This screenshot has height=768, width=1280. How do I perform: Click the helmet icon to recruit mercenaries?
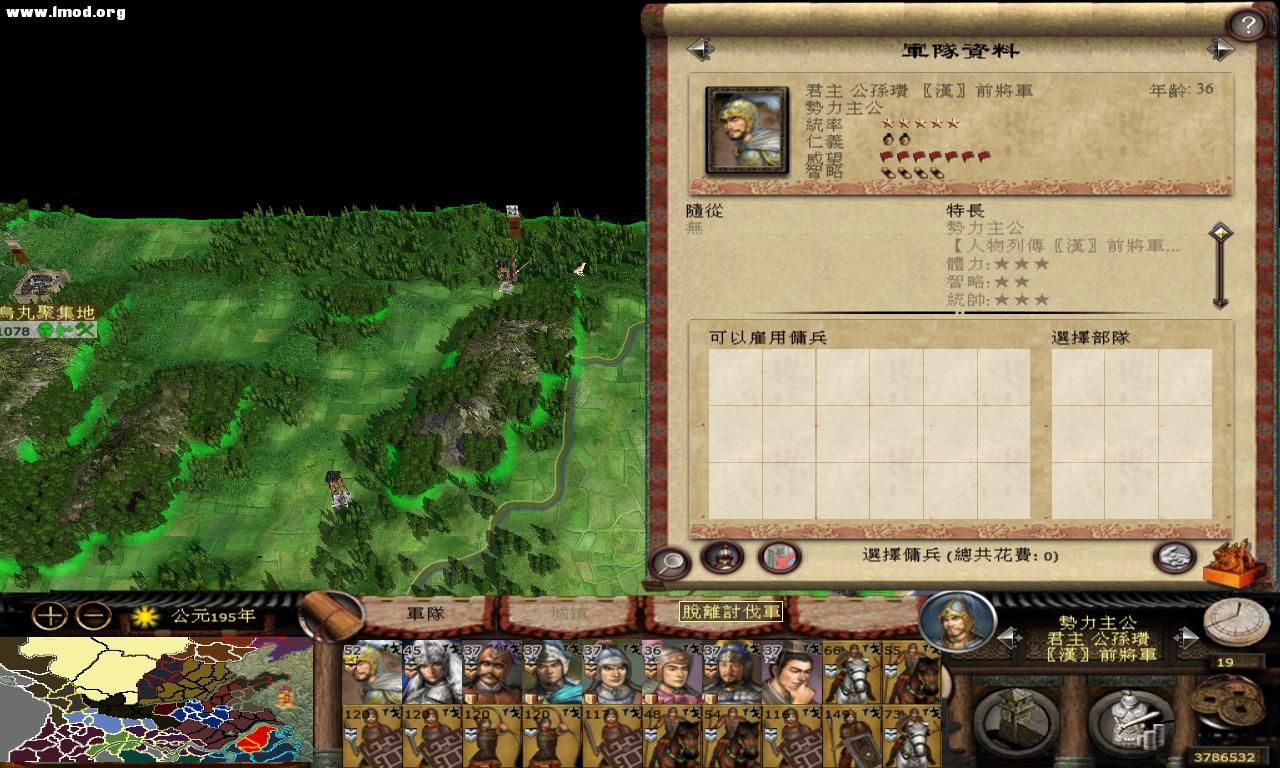pos(722,558)
